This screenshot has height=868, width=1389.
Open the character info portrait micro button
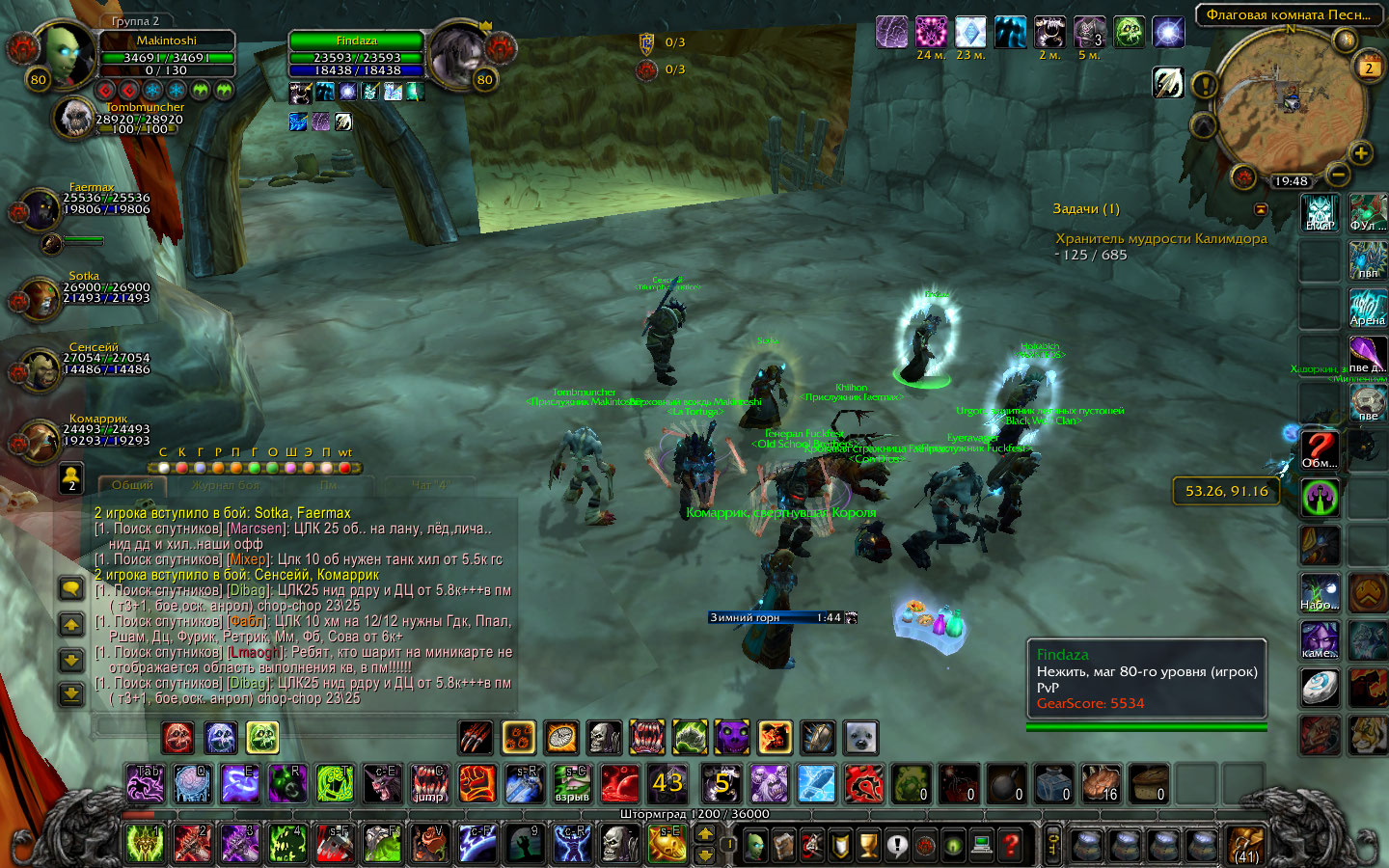757,846
